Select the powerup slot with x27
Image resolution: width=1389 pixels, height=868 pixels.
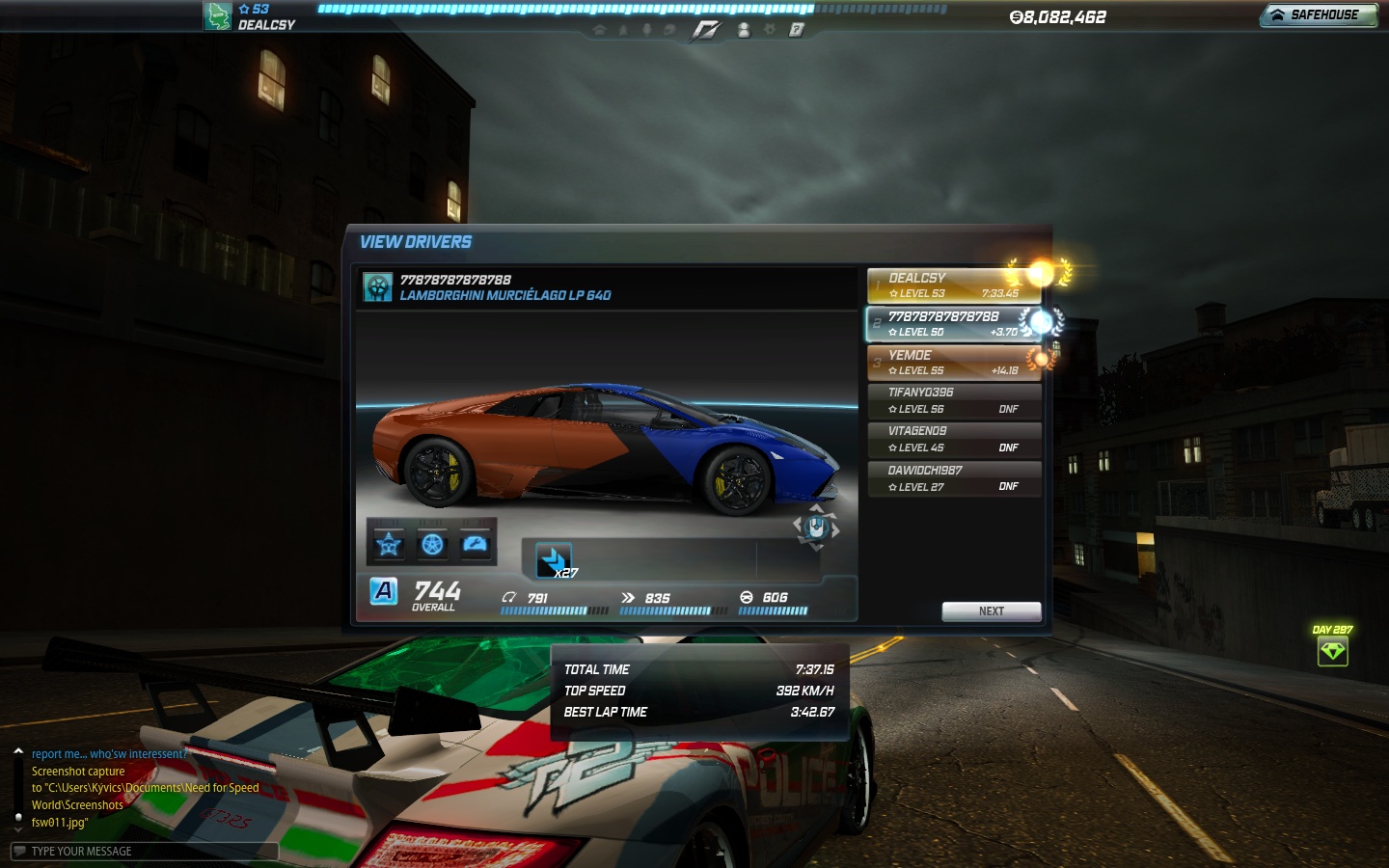(x=554, y=560)
